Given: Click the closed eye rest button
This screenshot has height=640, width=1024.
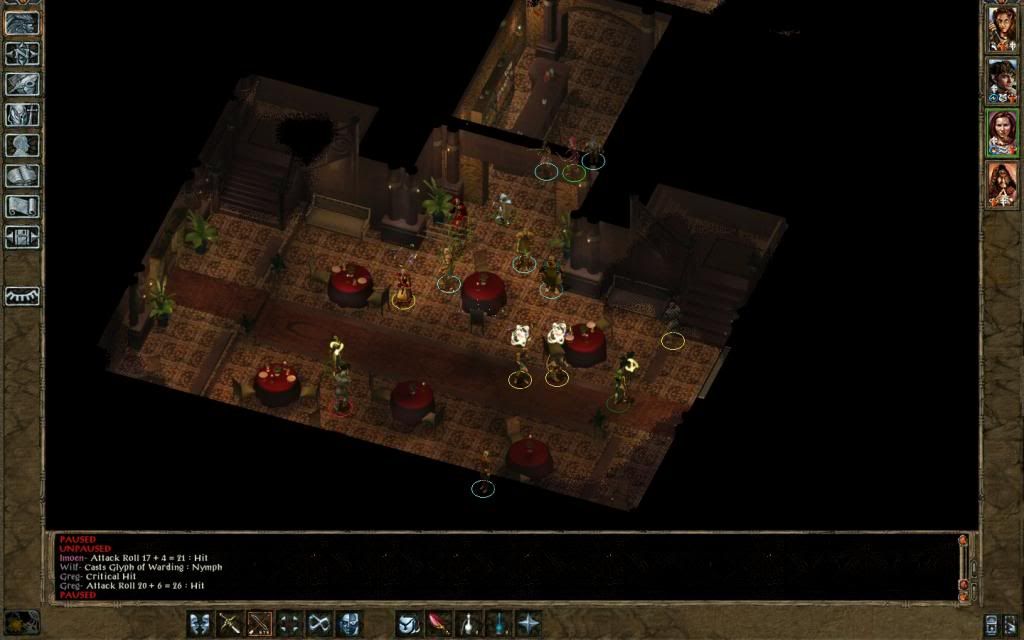Looking at the screenshot, I should [22, 296].
